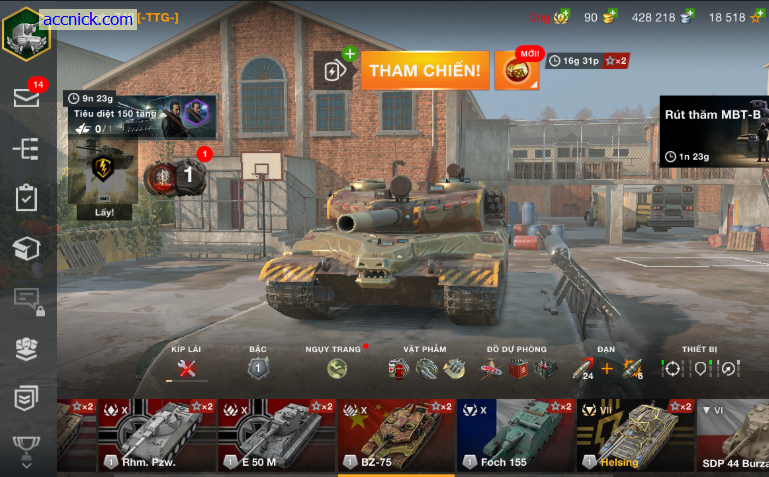Open the store crate icon in sidebar

26,248
